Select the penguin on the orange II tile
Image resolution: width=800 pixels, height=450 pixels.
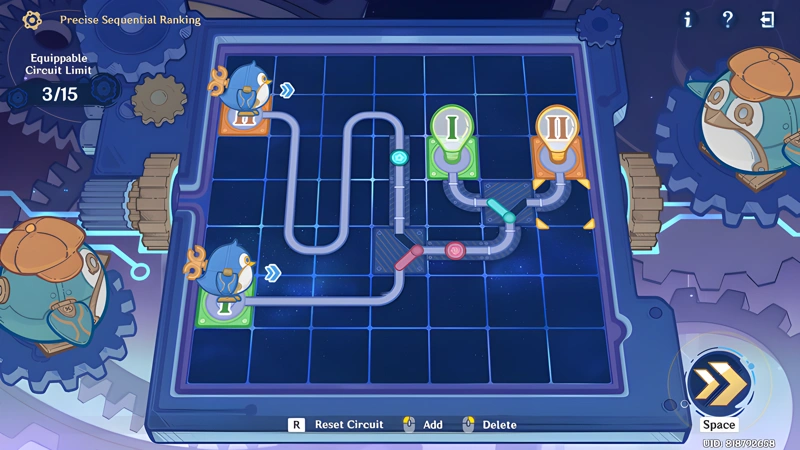pos(246,94)
